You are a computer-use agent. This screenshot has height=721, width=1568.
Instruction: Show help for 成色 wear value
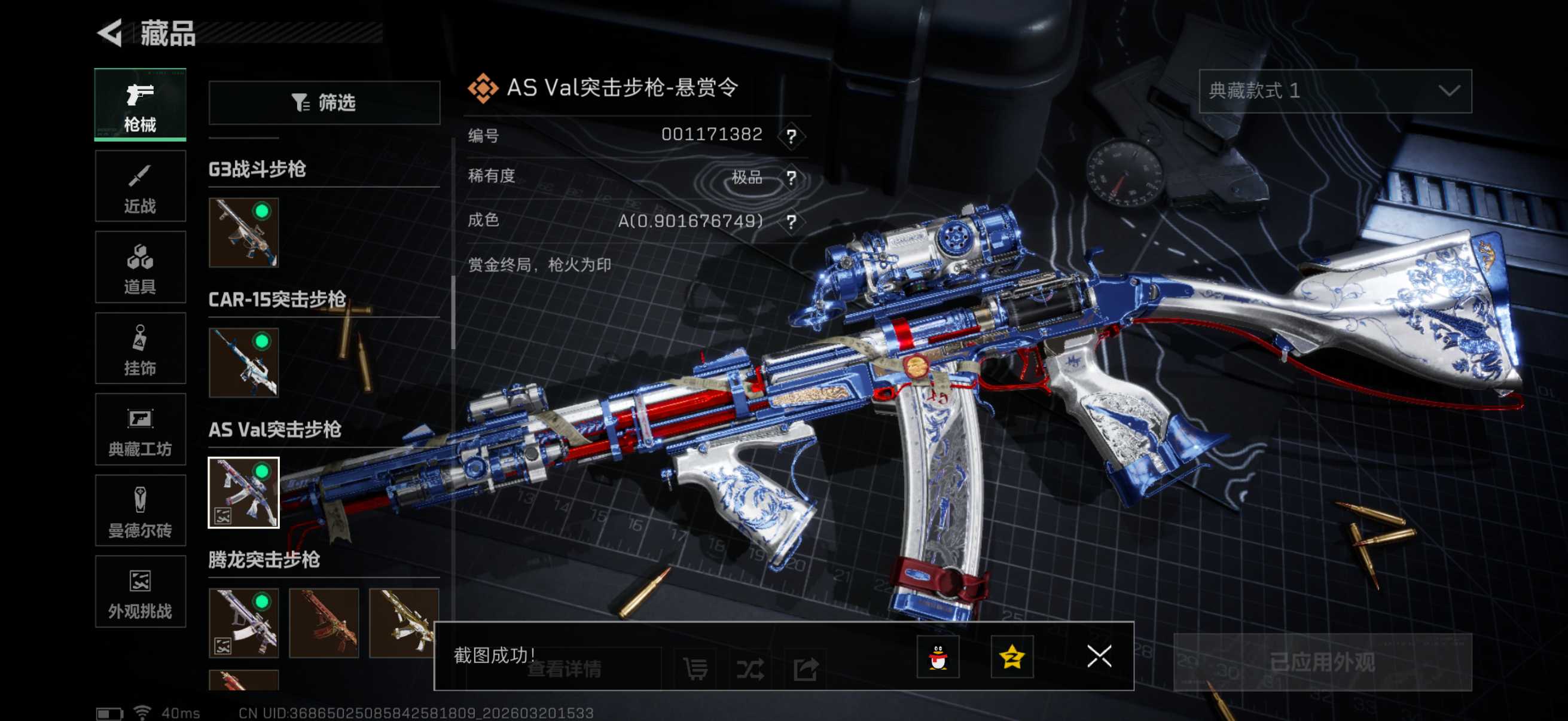click(x=791, y=221)
